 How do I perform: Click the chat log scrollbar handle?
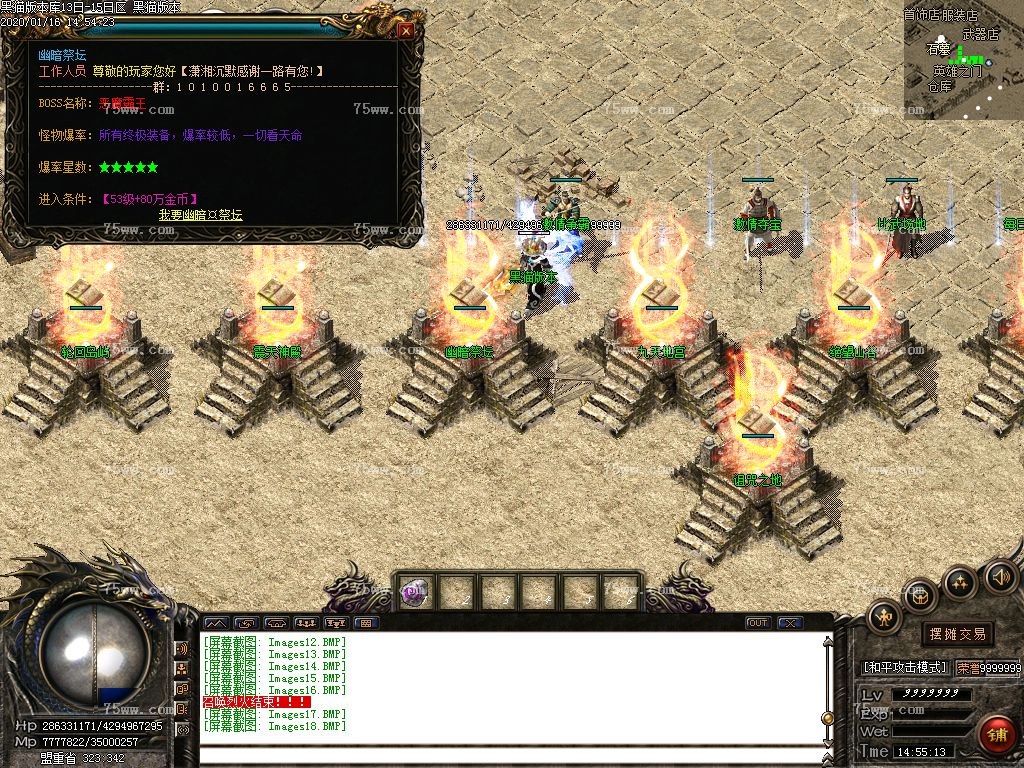pyautogui.click(x=827, y=717)
